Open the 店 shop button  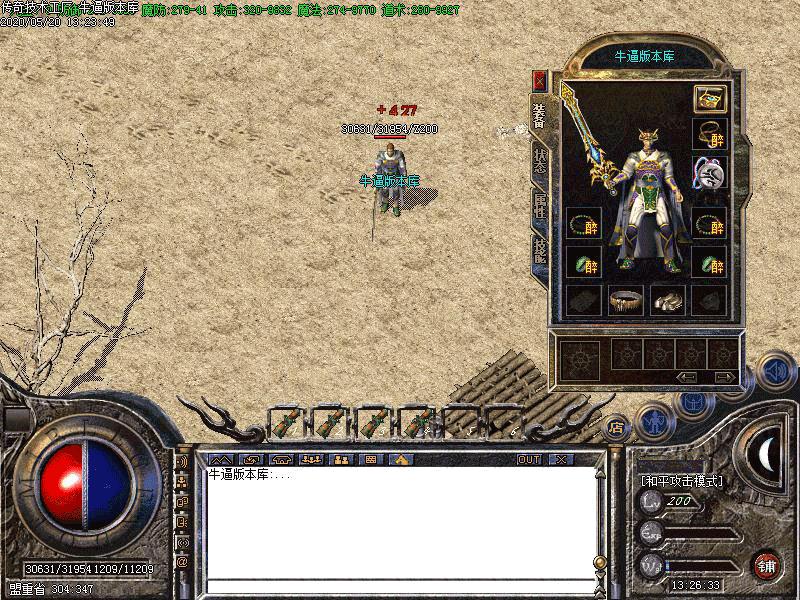click(617, 425)
